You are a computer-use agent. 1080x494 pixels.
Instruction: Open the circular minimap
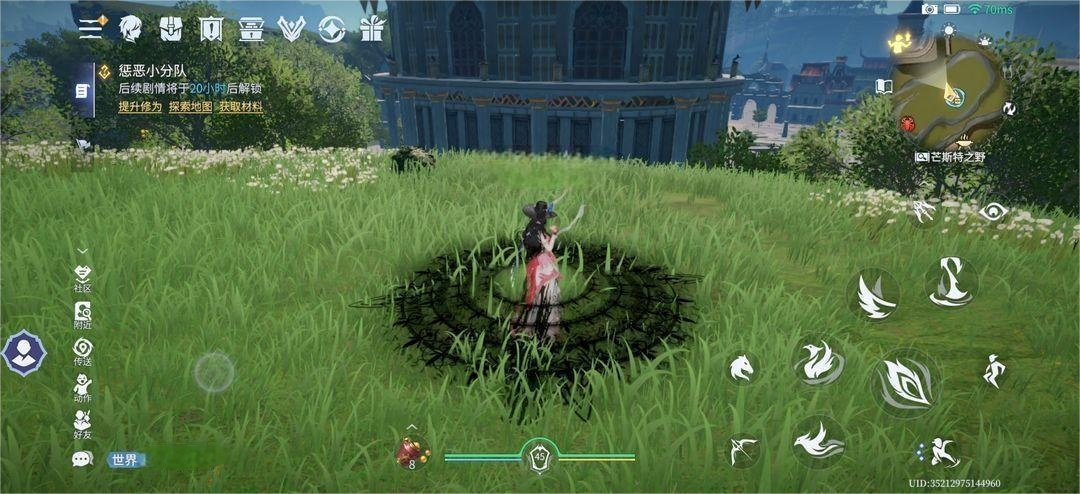[x=948, y=92]
